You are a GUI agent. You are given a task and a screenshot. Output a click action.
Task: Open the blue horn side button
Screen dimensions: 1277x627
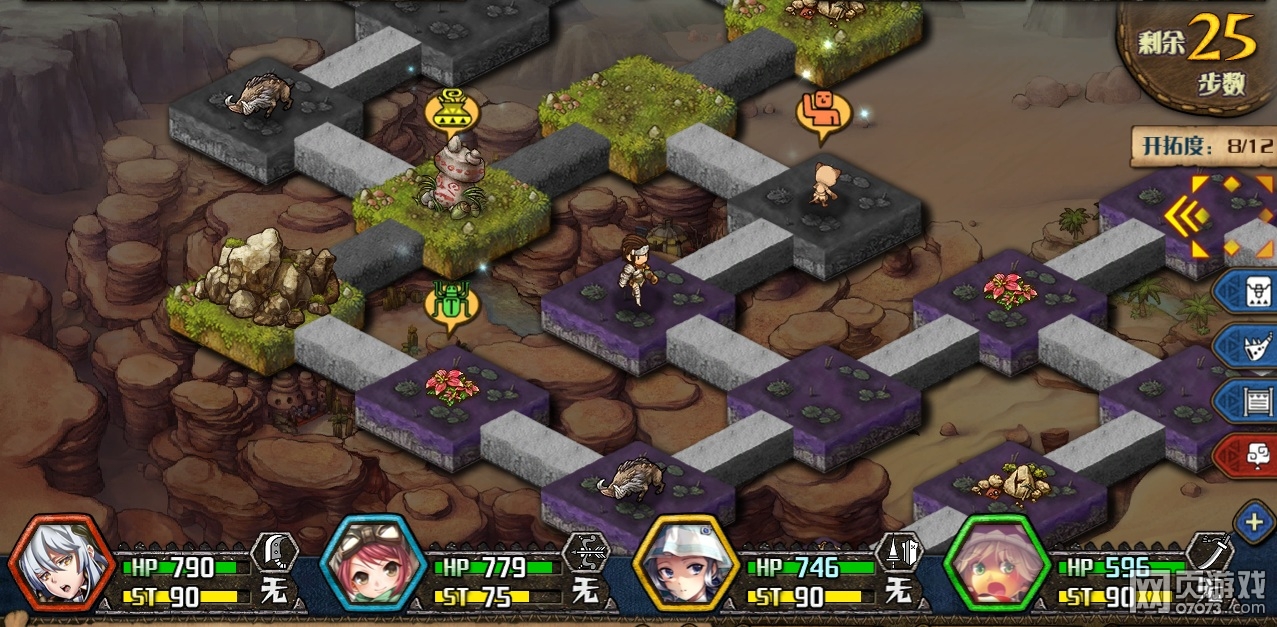1247,346
